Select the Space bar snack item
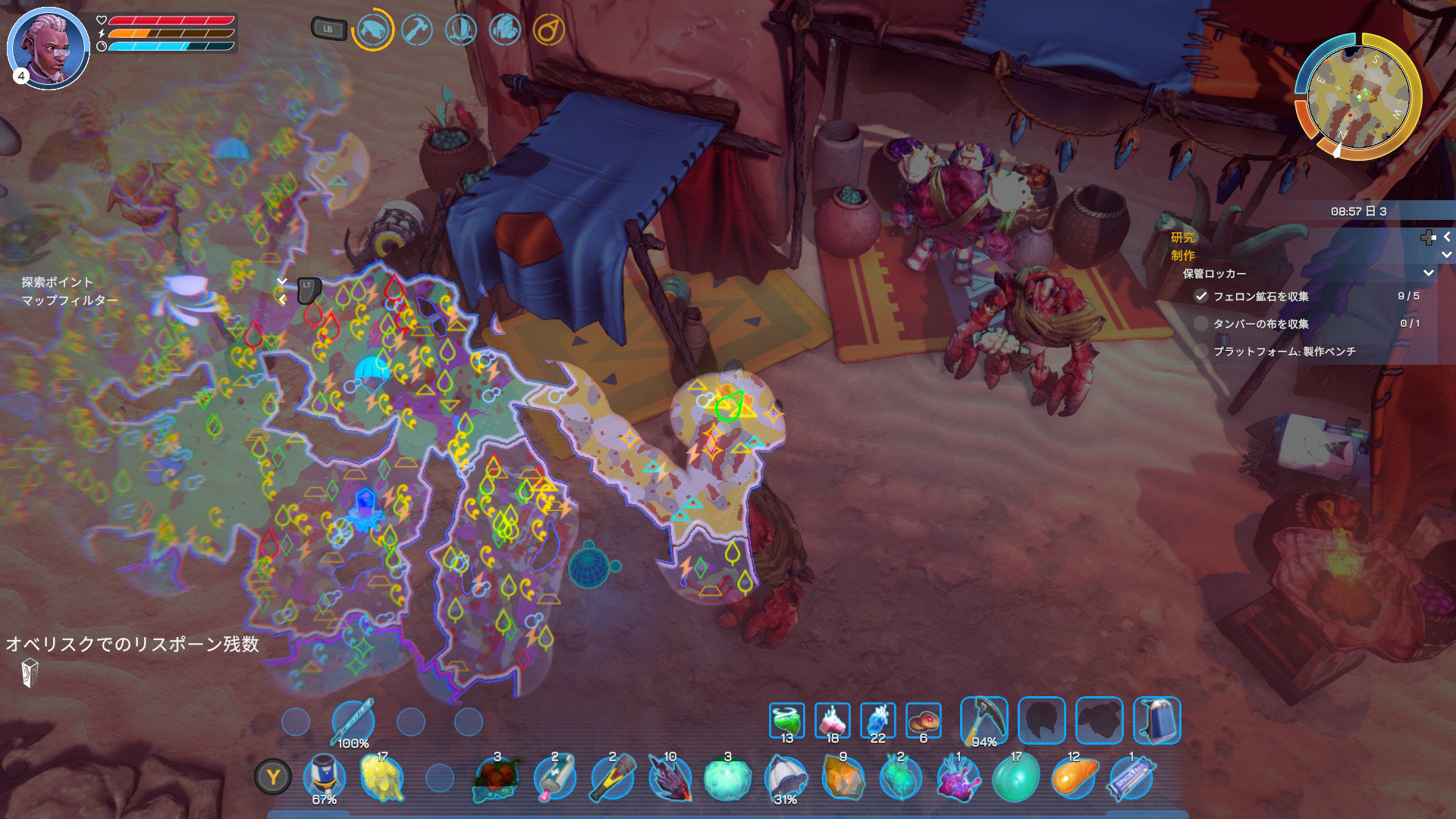Image resolution: width=1456 pixels, height=819 pixels. [x=1131, y=779]
